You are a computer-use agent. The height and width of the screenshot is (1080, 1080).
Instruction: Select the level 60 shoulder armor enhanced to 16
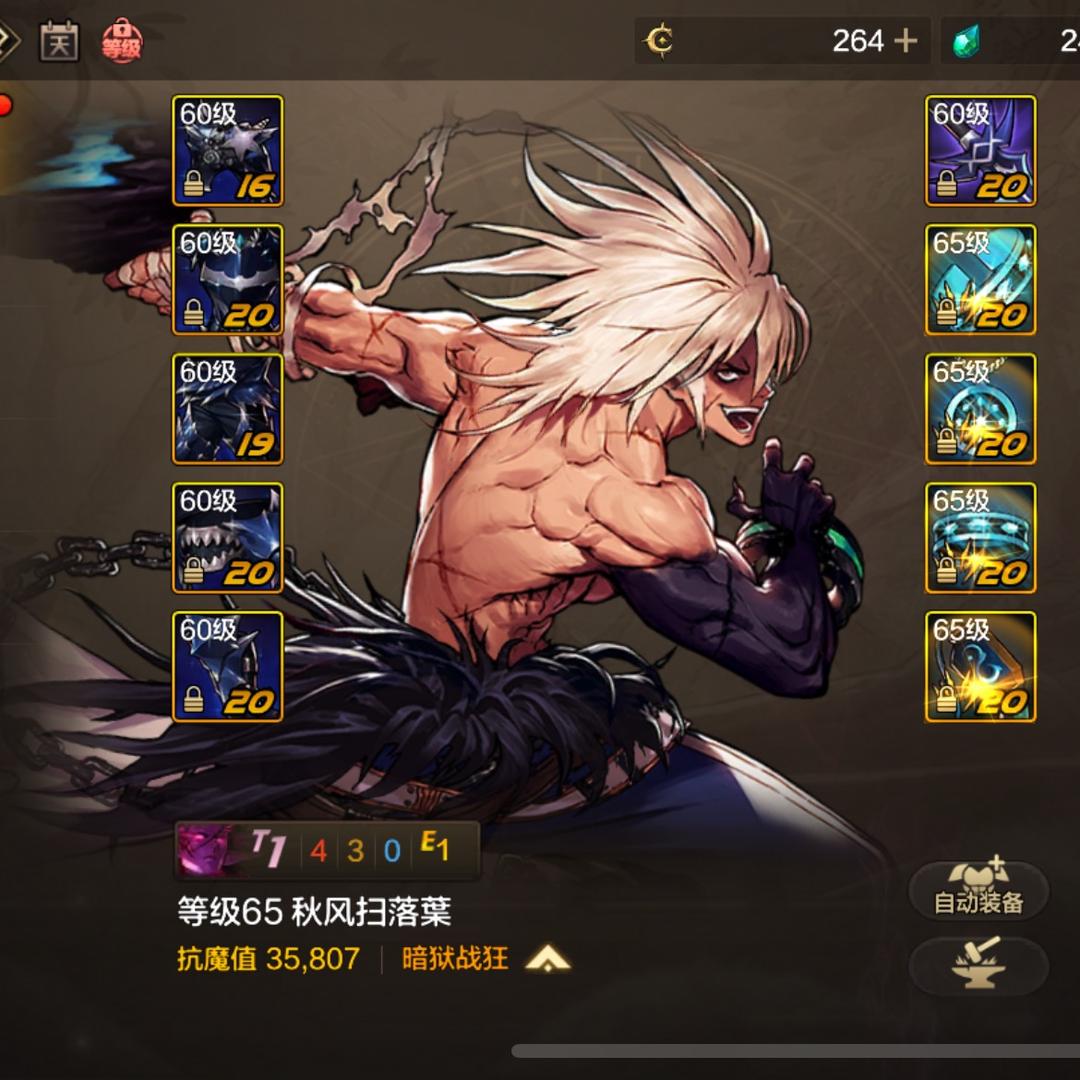point(228,151)
